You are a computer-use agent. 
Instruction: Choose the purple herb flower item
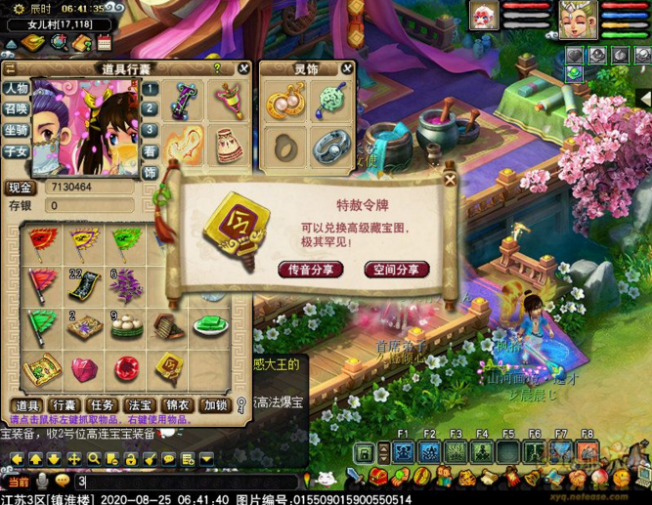coord(127,284)
